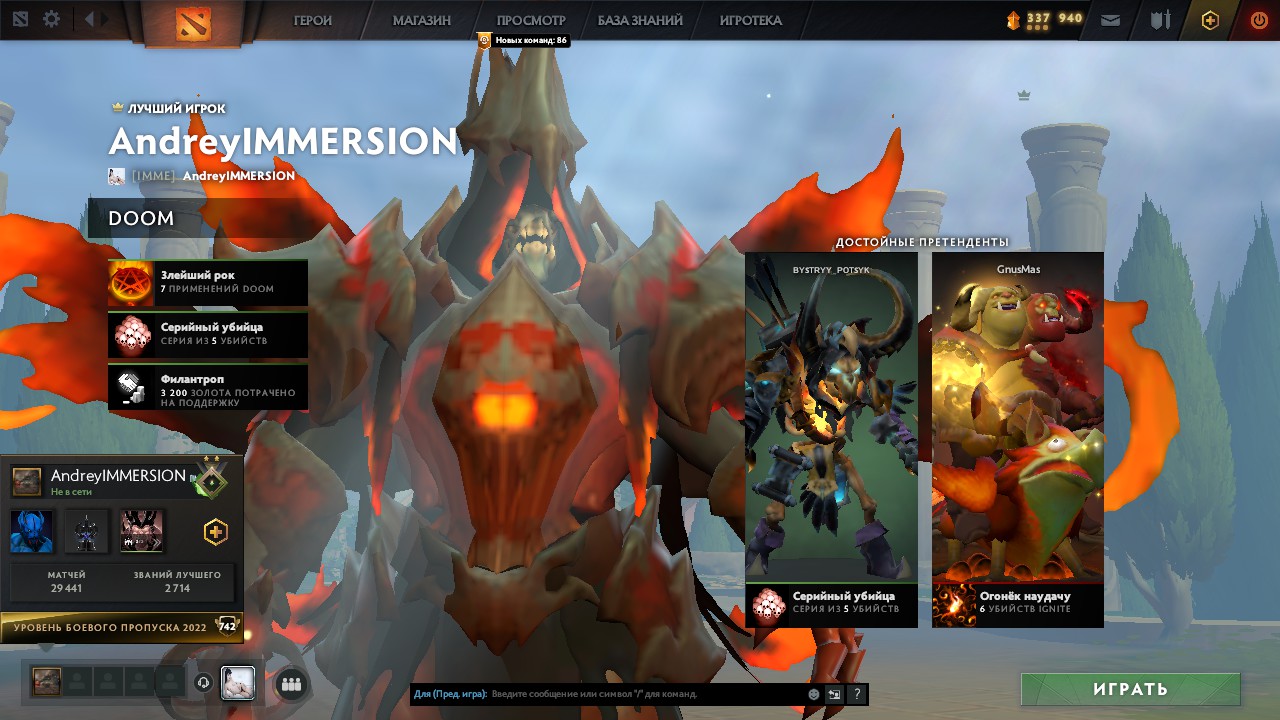The width and height of the screenshot is (1280, 720).
Task: Open the Battle Pass 2022 level banner
Action: tap(120, 627)
